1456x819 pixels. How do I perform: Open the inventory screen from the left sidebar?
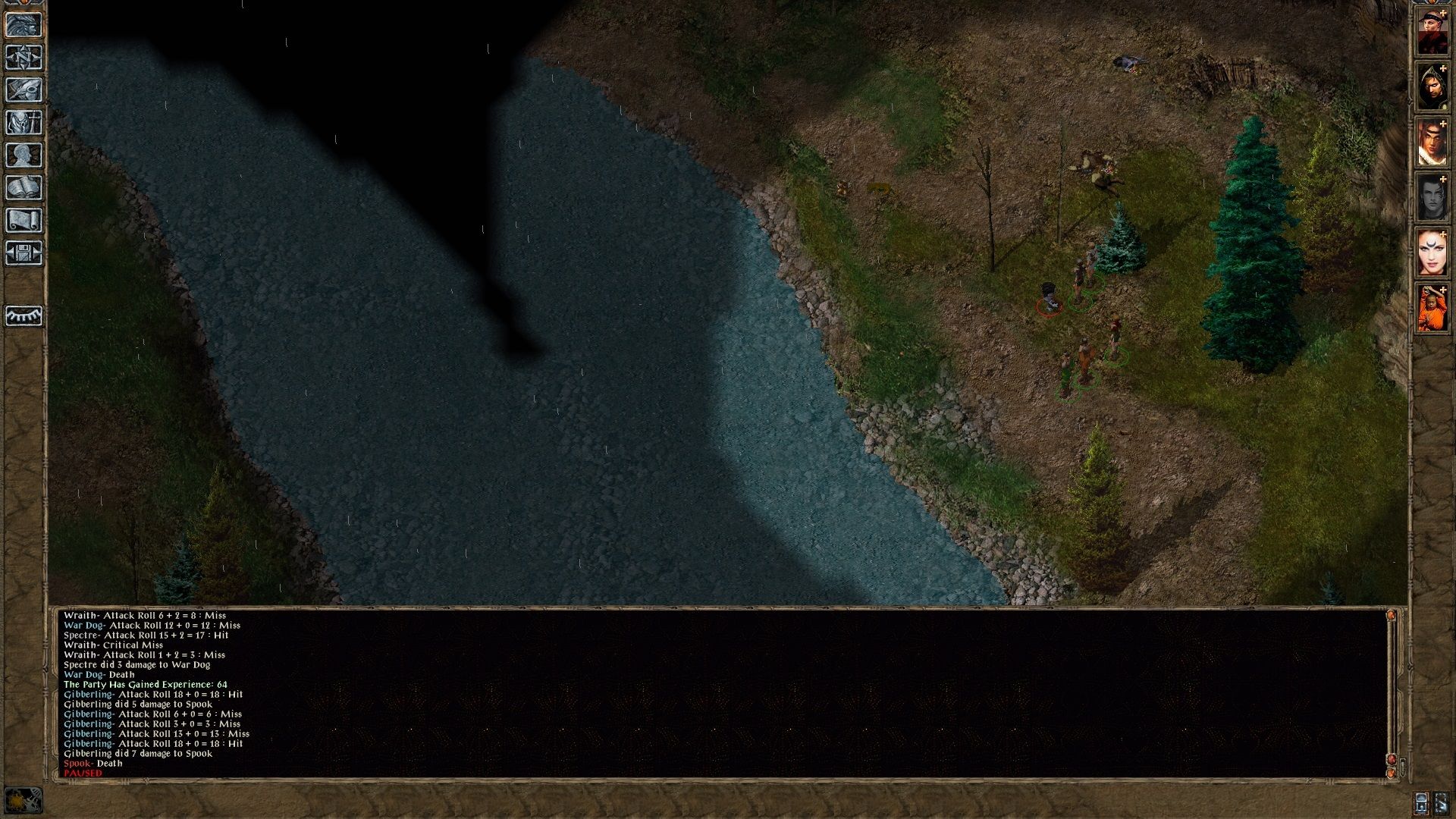[x=25, y=122]
